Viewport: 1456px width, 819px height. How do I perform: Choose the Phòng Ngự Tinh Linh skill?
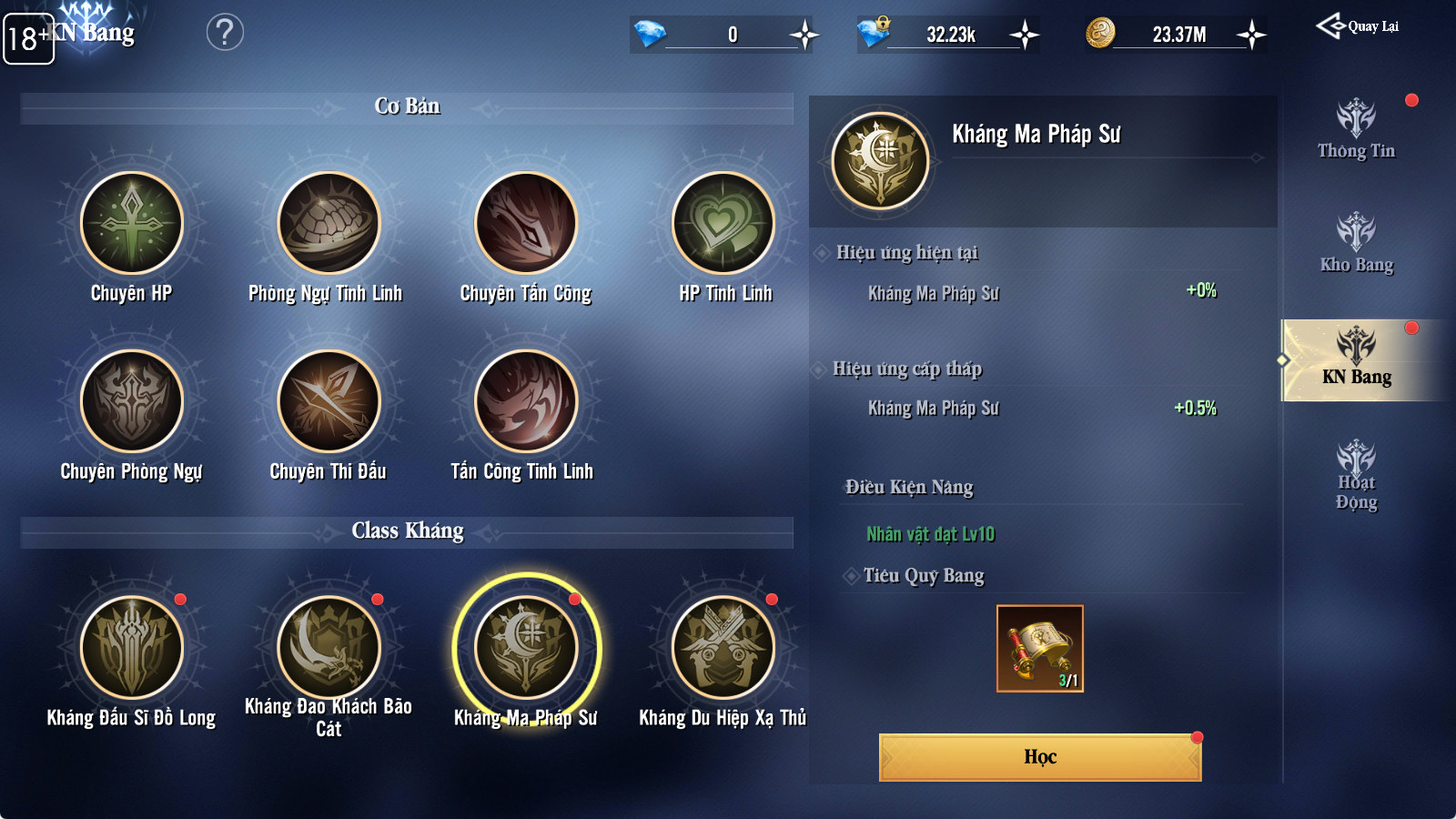[329, 223]
